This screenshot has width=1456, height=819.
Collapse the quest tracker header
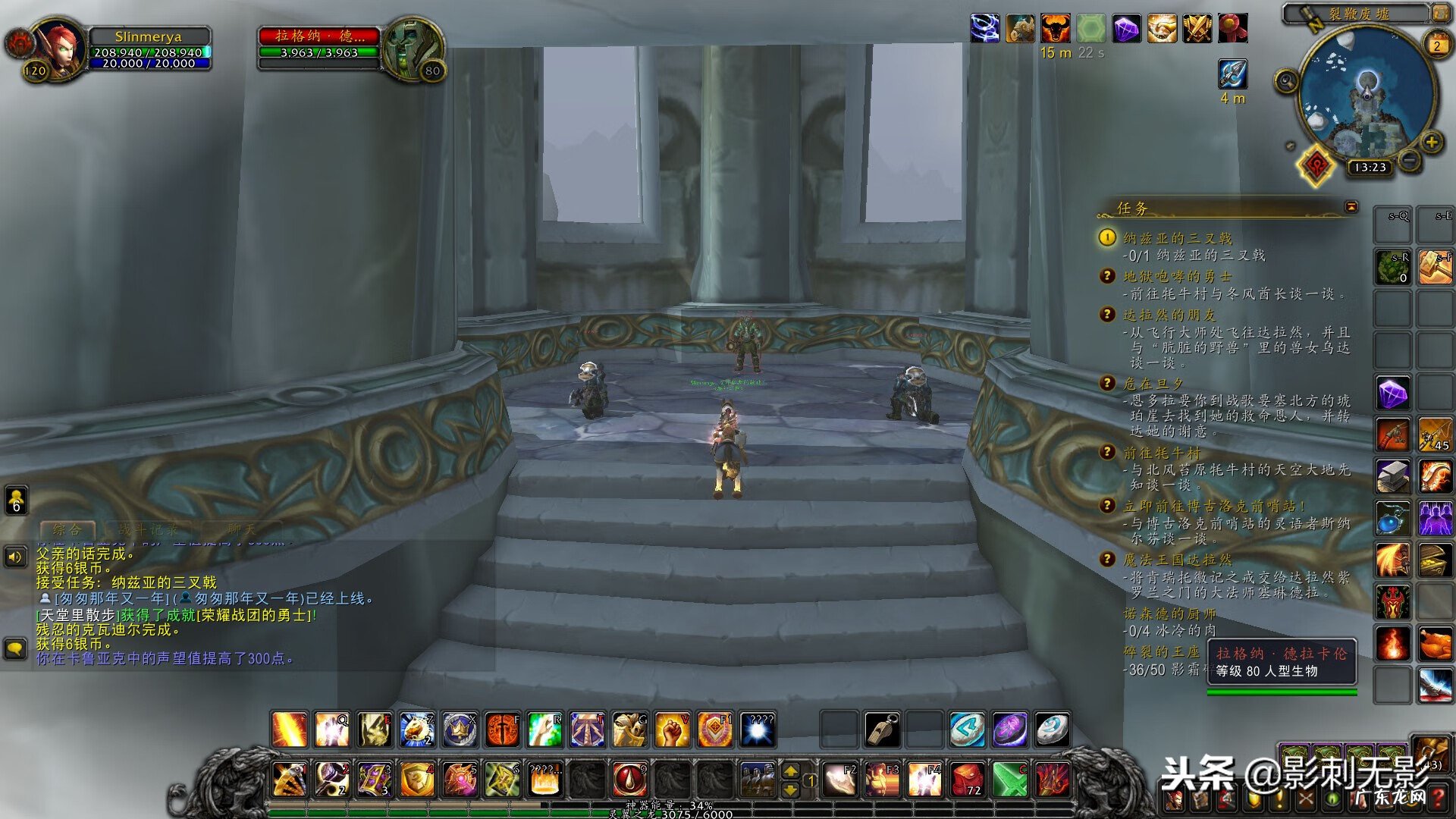[x=1351, y=206]
